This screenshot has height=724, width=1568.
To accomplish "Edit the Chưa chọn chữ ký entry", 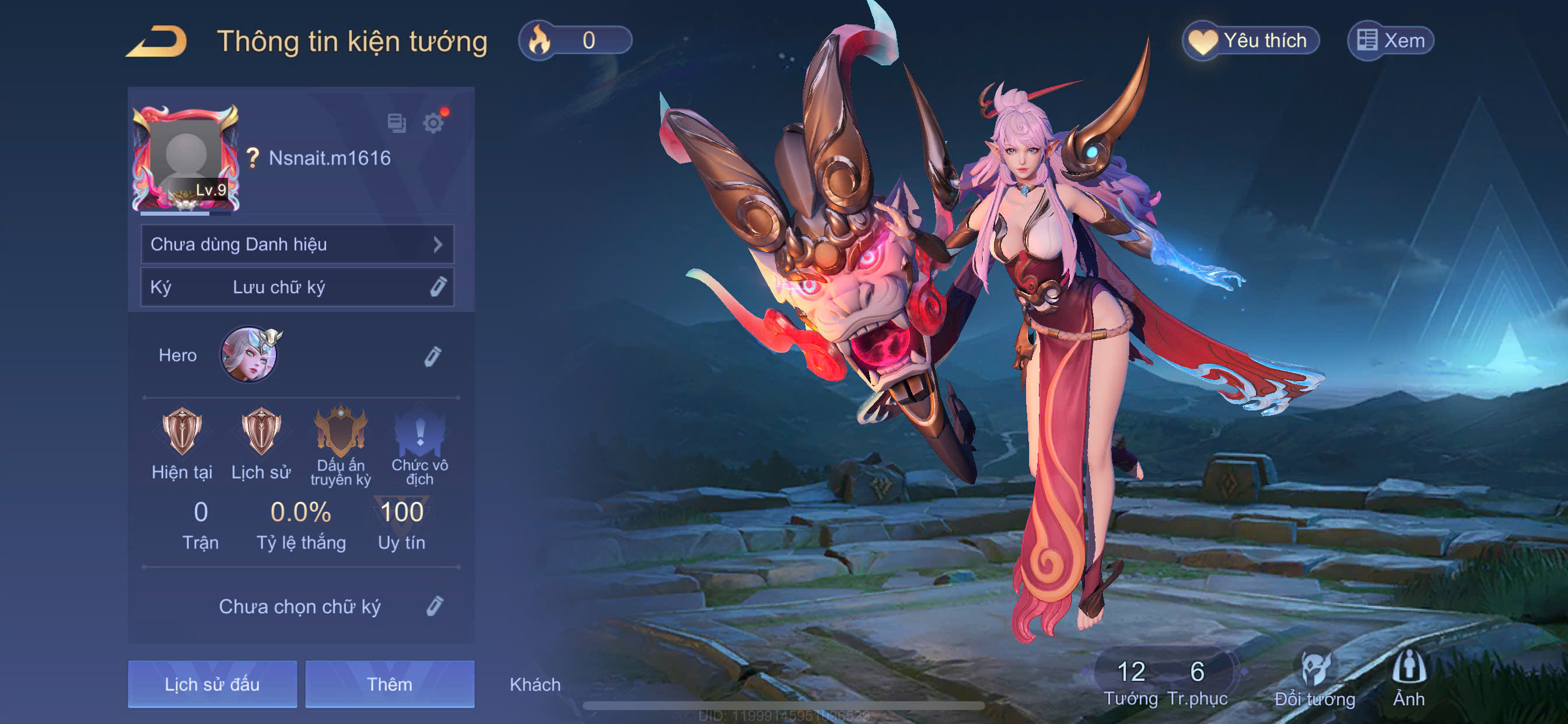I will click(x=434, y=606).
